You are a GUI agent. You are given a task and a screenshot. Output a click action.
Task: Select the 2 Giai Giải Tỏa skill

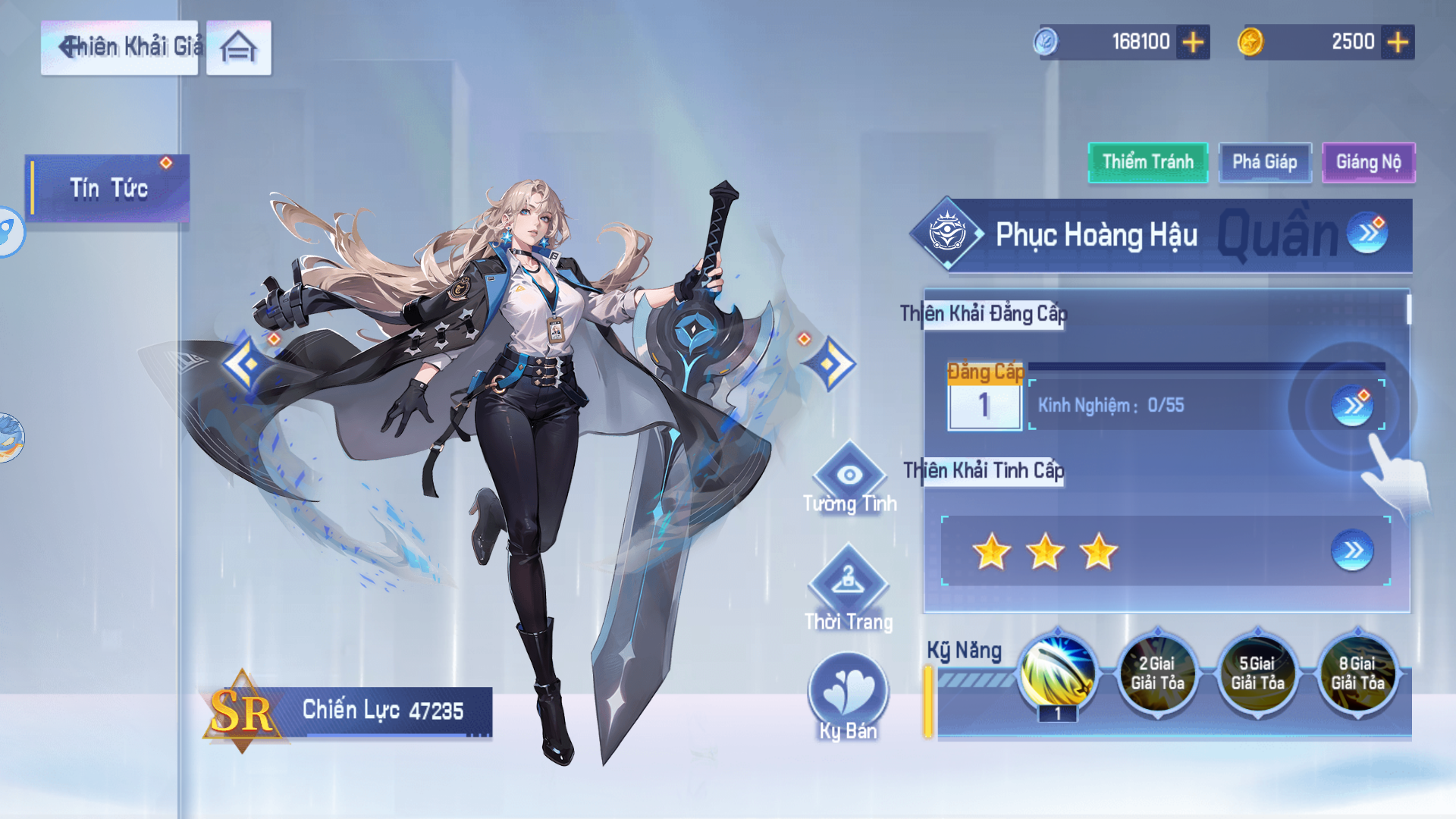1158,674
